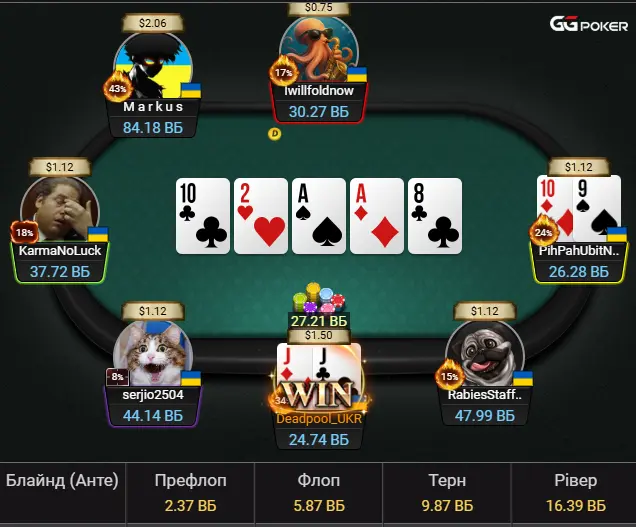Show the Префлоп street action

[193, 493]
